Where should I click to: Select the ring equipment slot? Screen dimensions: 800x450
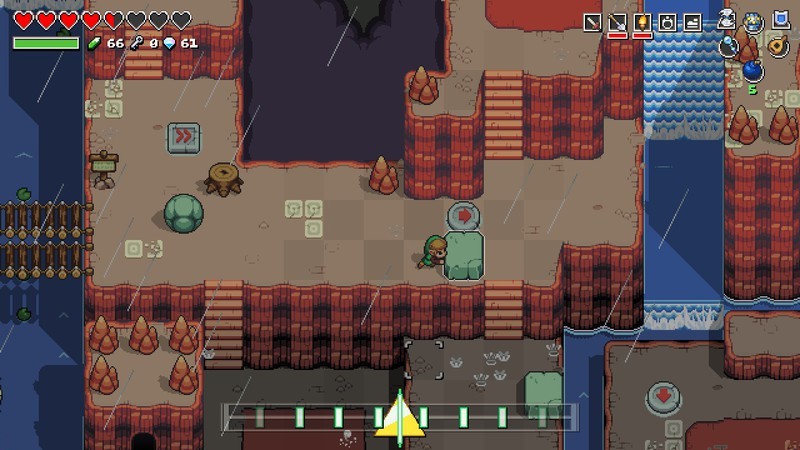(667, 22)
